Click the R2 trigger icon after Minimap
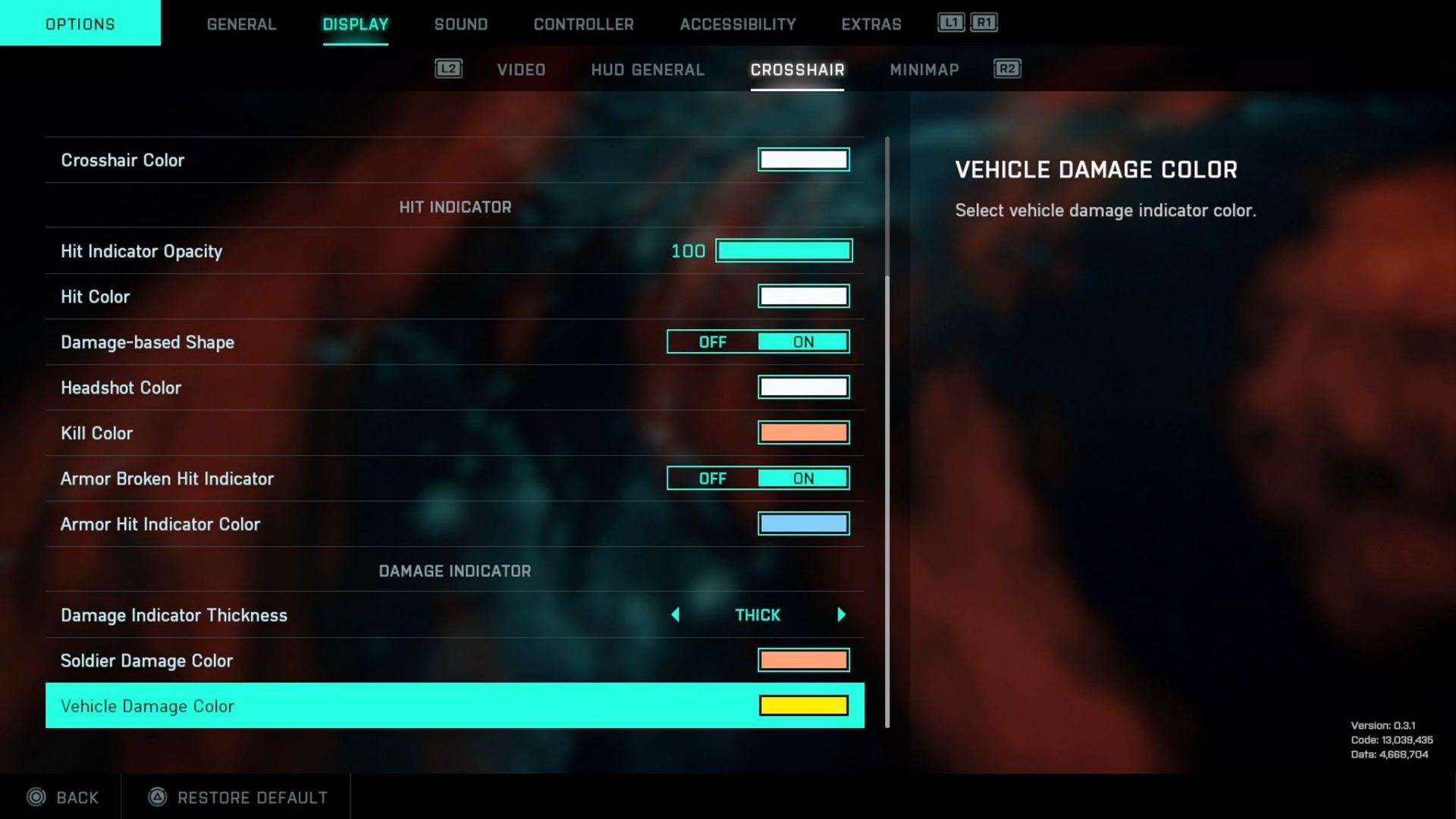 coord(1006,69)
